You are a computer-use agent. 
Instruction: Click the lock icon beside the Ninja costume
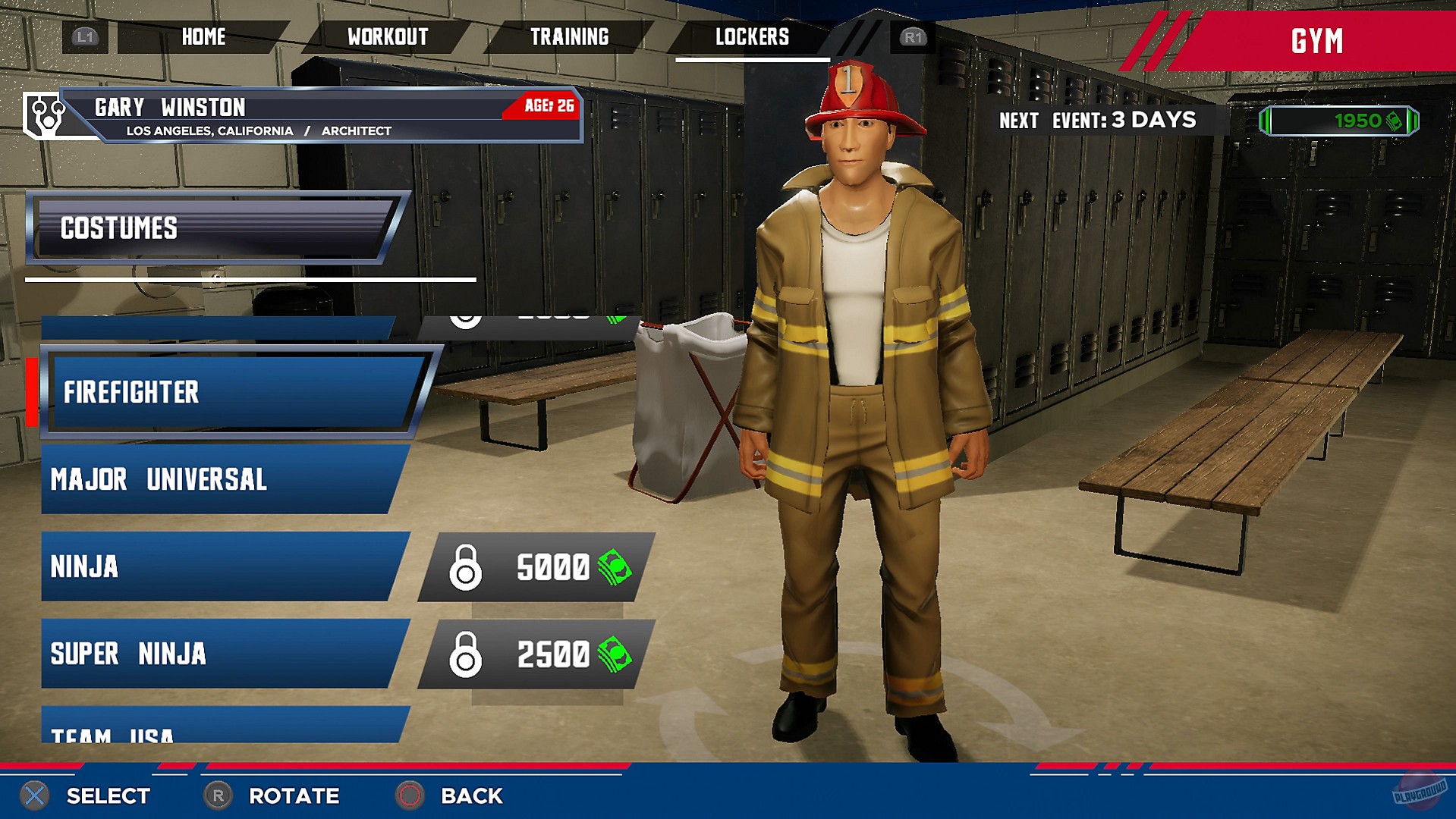(467, 567)
